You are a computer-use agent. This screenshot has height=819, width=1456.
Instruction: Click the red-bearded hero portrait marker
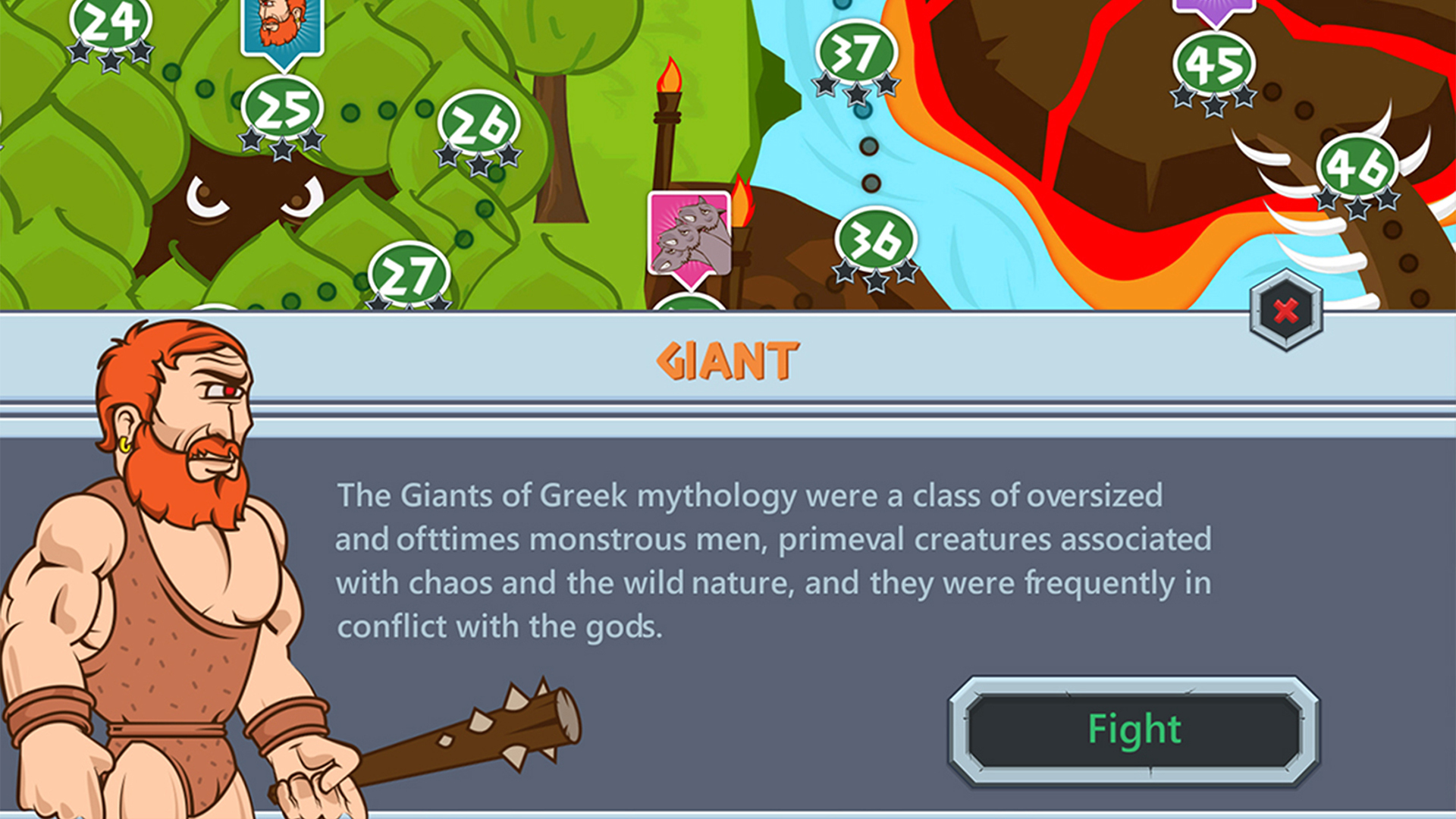pos(281,23)
